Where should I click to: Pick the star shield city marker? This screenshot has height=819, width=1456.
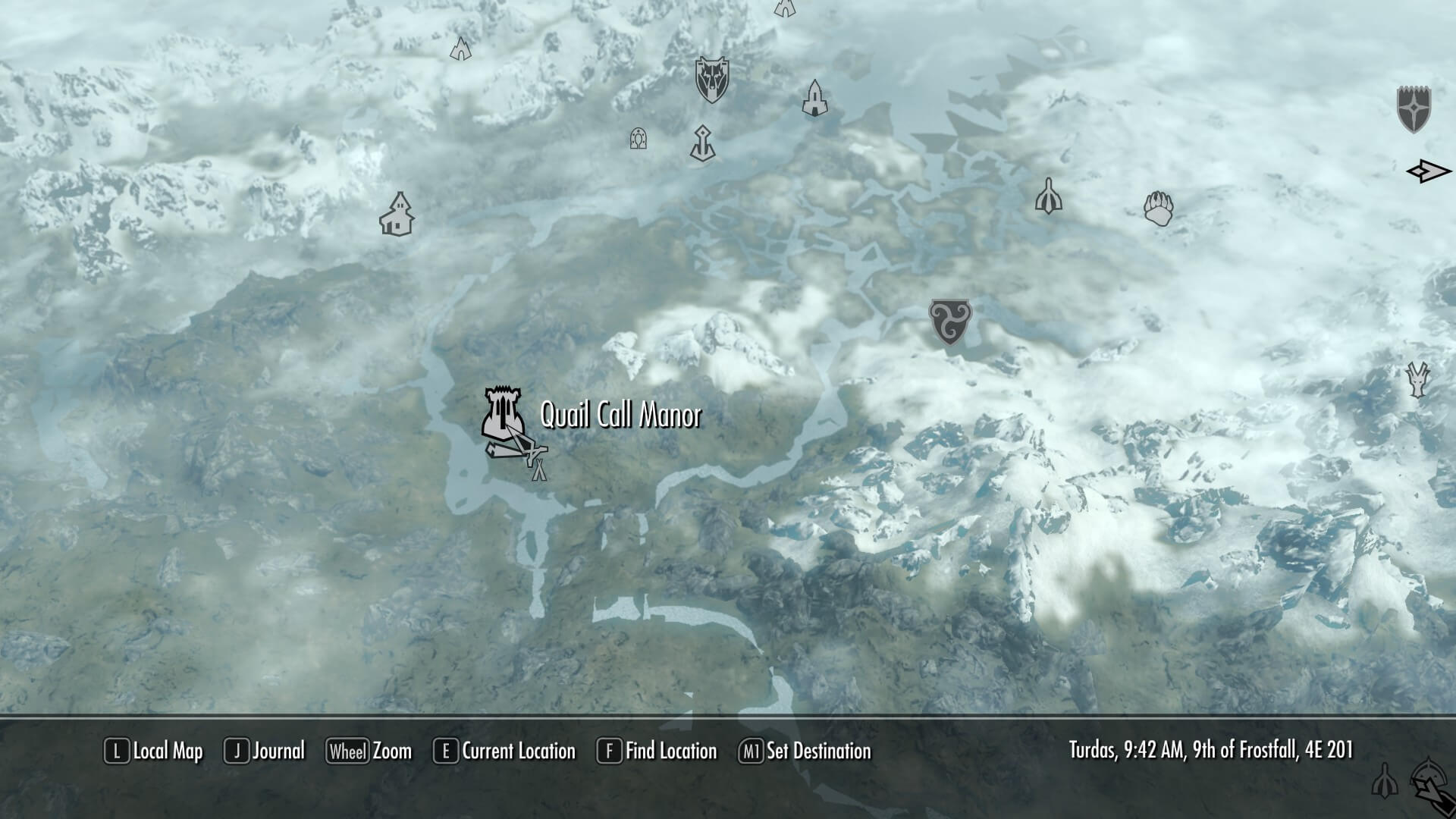coord(1414,109)
